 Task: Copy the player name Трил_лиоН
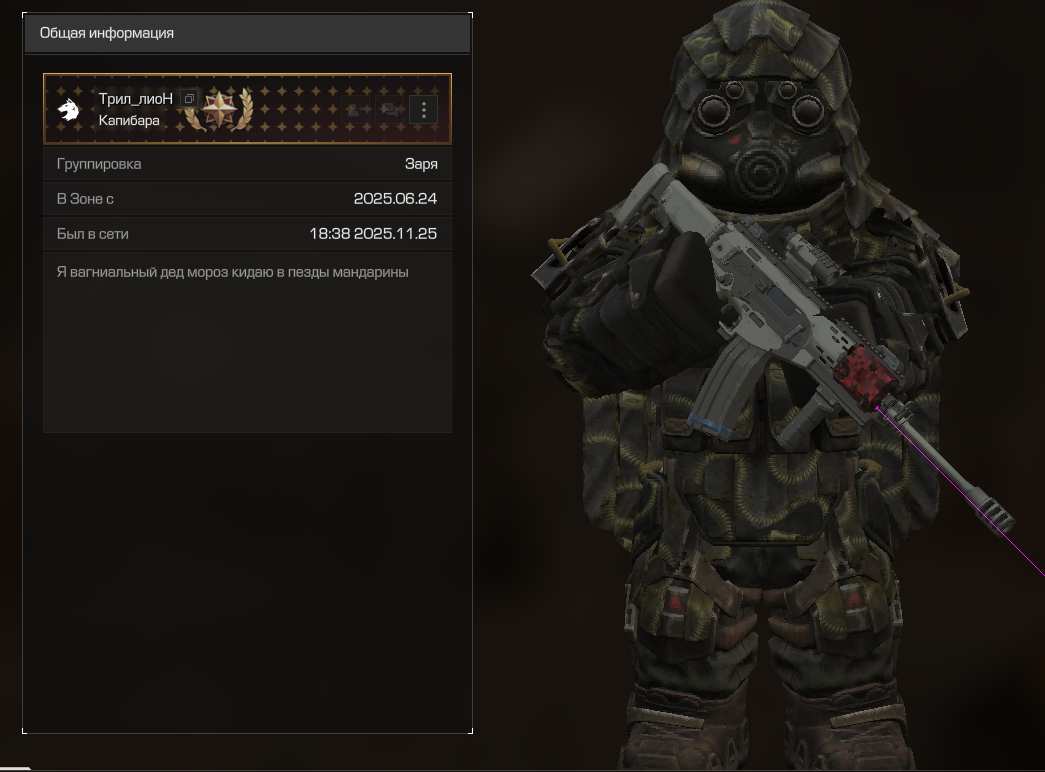189,99
